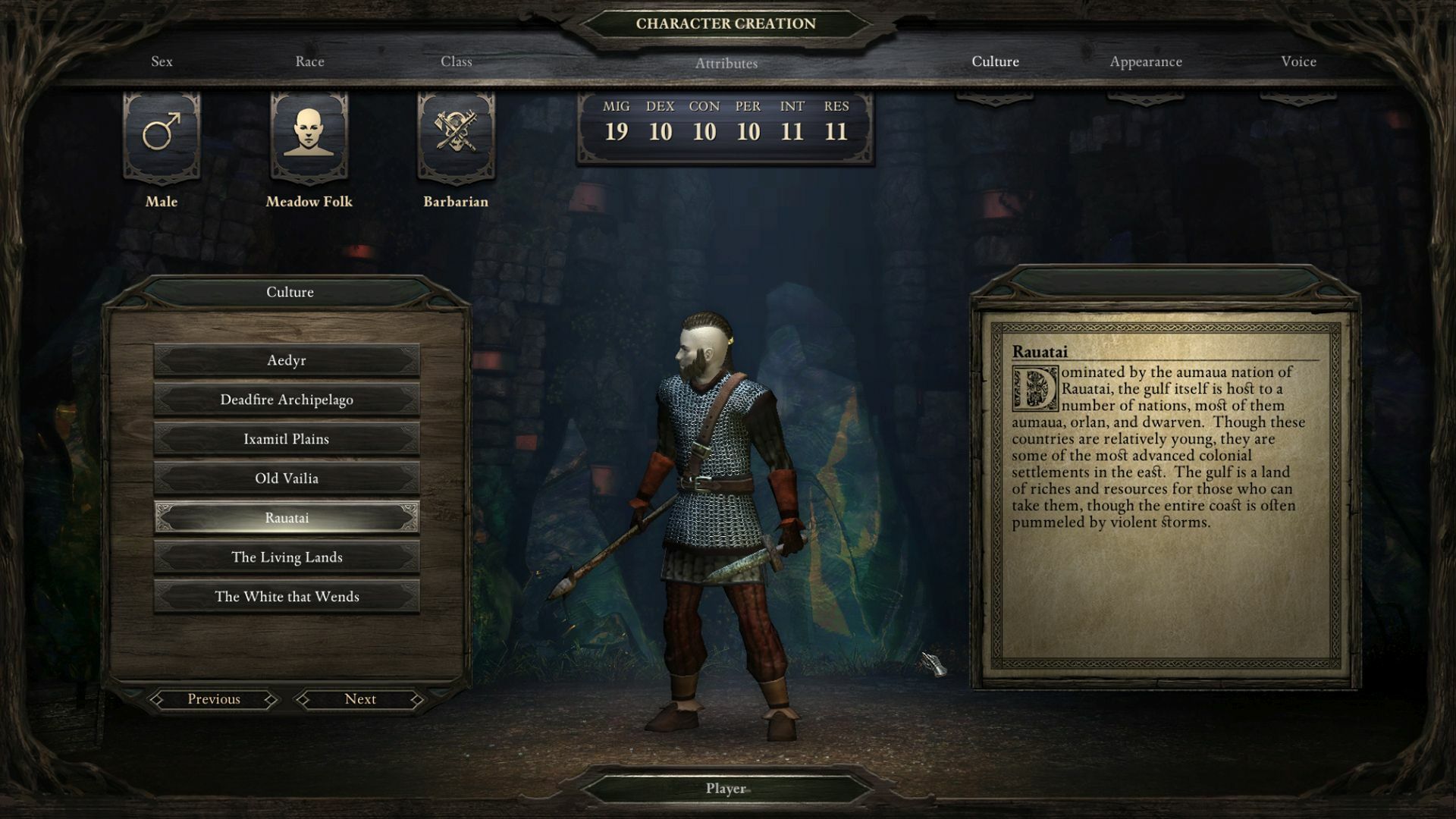Confirm the highlighted Rauatai culture

[x=287, y=517]
